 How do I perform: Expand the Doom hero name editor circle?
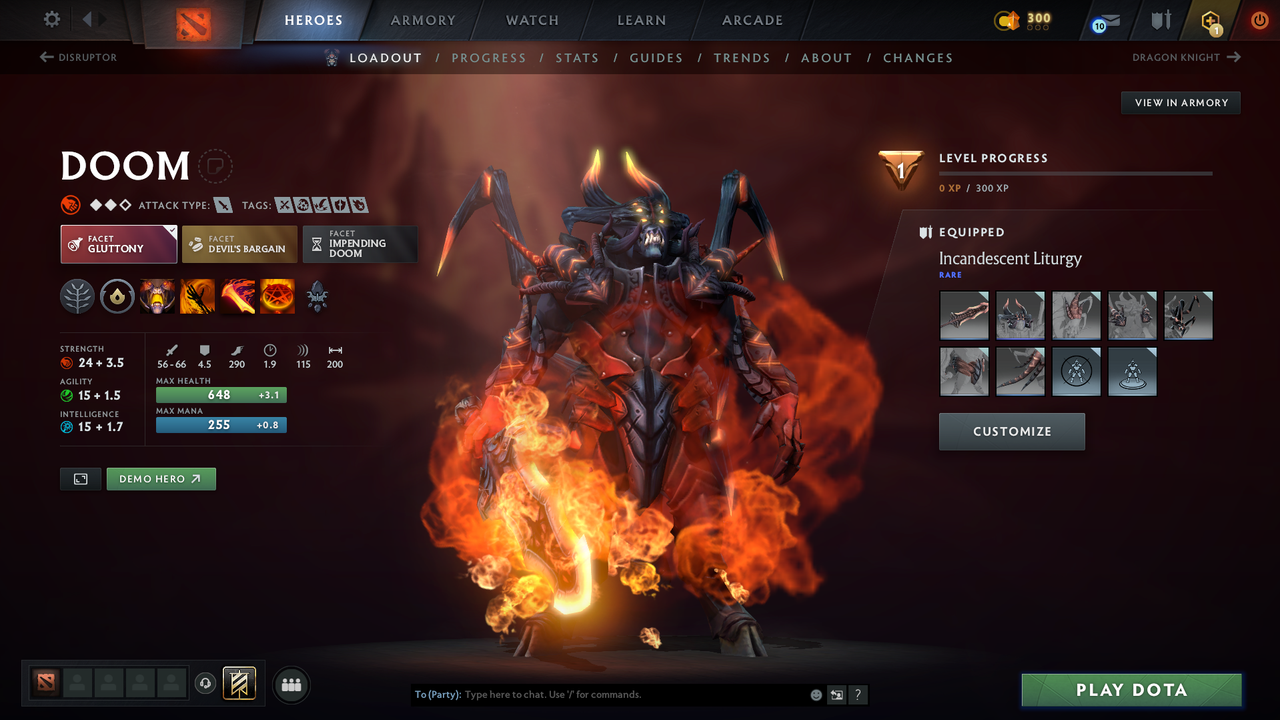[215, 166]
